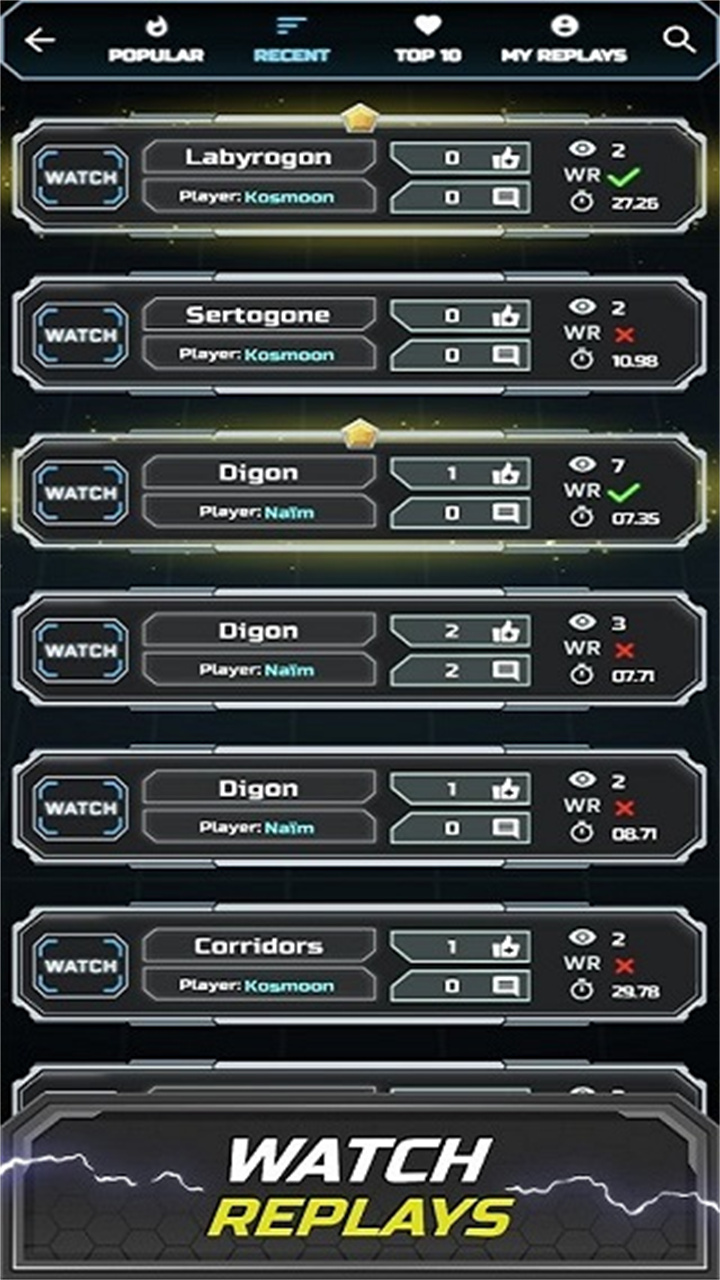
Task: Select the Recent tab
Action: click(x=292, y=40)
